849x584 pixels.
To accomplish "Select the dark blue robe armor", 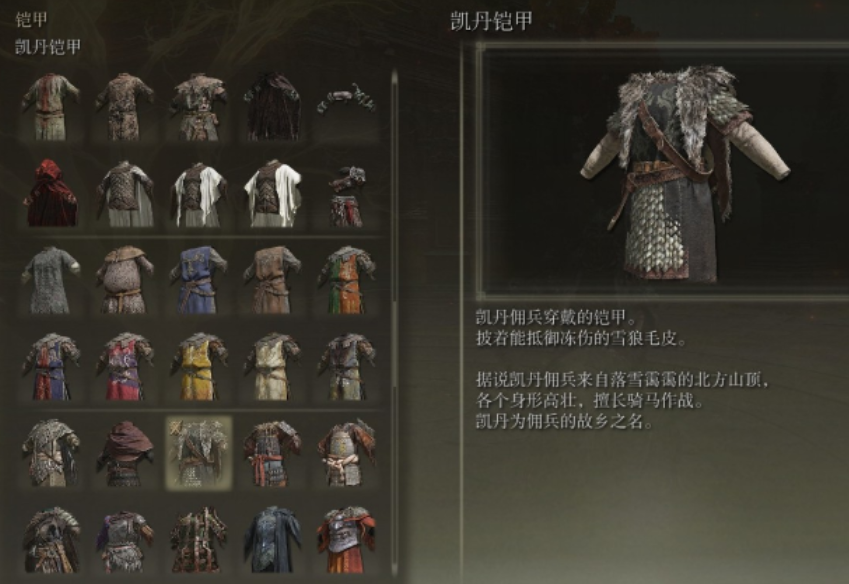I will tap(272, 539).
